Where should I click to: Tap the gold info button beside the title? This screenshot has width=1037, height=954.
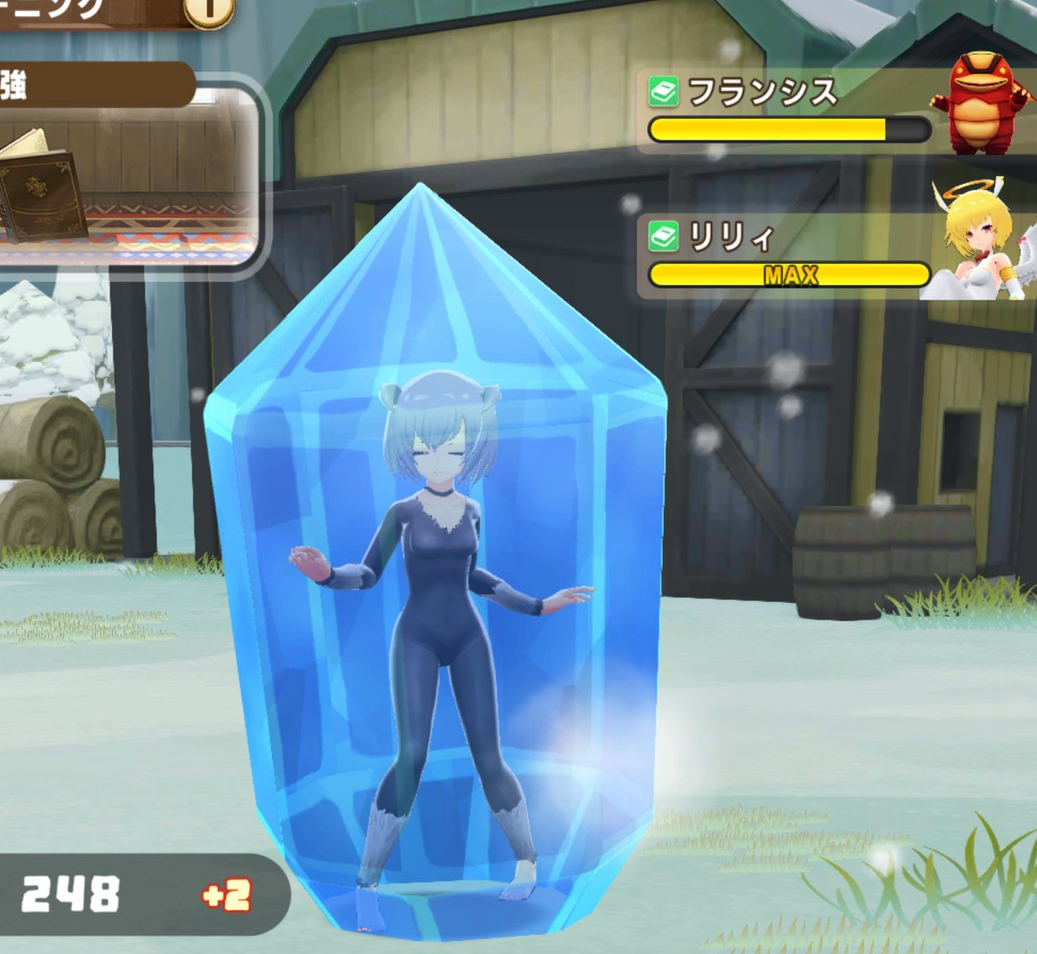click(x=209, y=10)
